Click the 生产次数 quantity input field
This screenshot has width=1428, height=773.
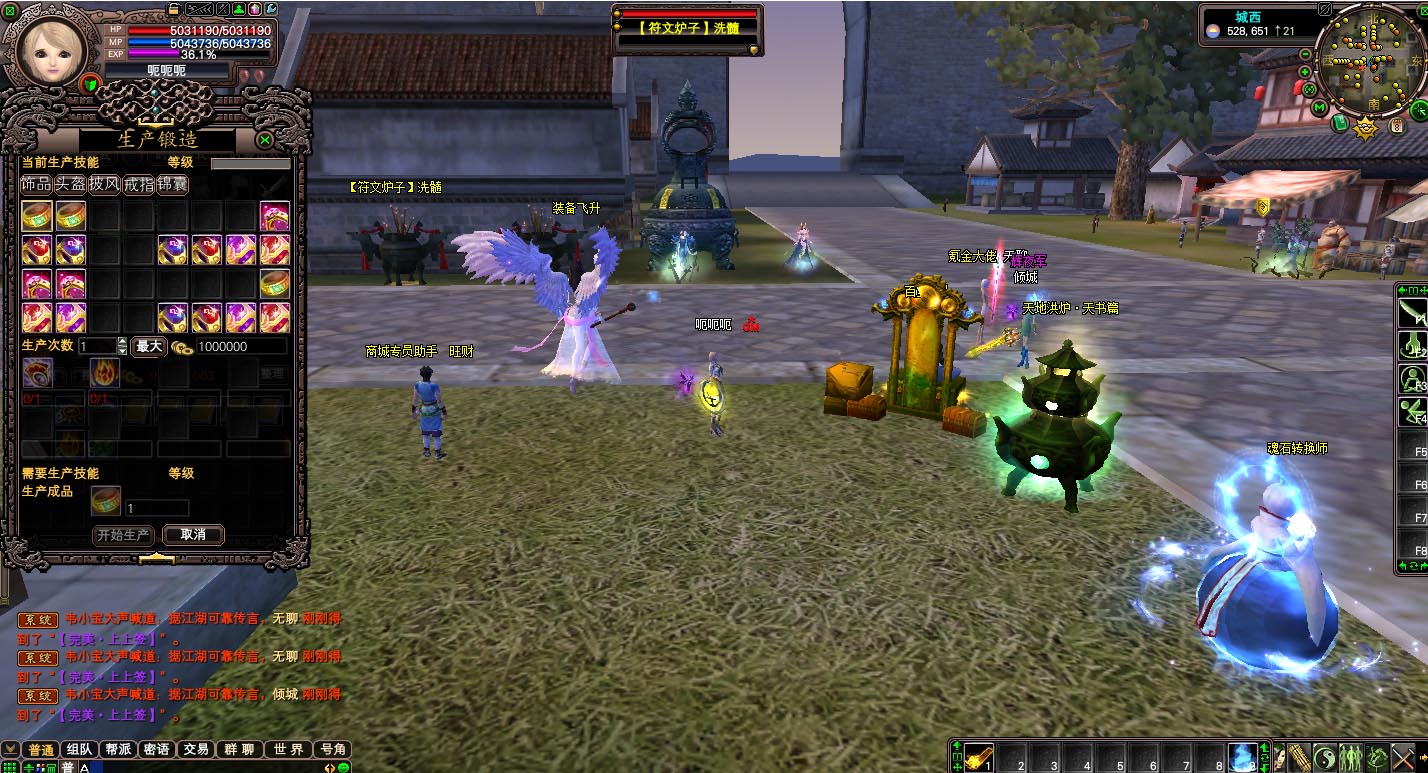[x=97, y=346]
